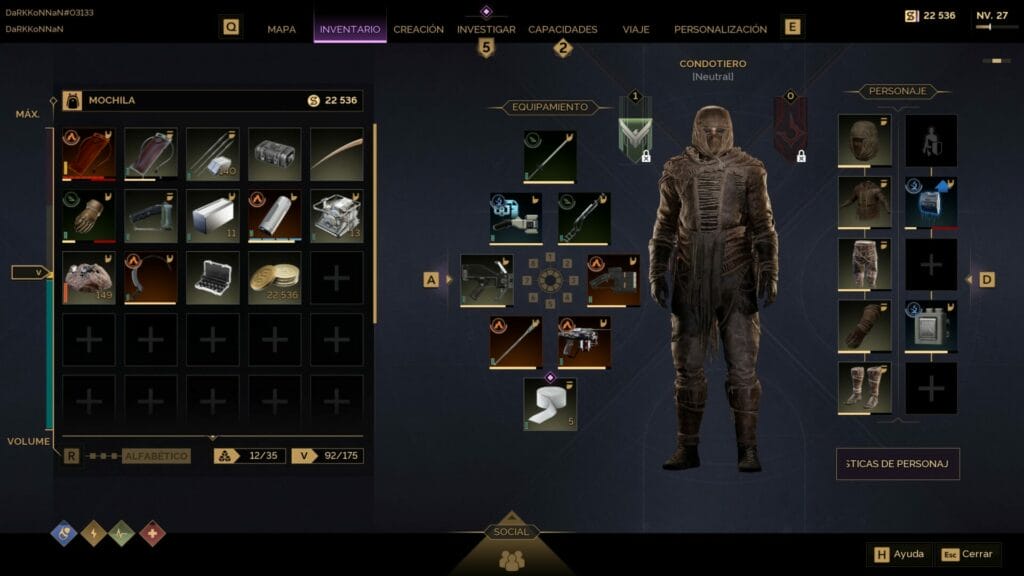The width and height of the screenshot is (1024, 576).
Task: Select the equipped pistol weapon slot
Action: click(x=584, y=342)
